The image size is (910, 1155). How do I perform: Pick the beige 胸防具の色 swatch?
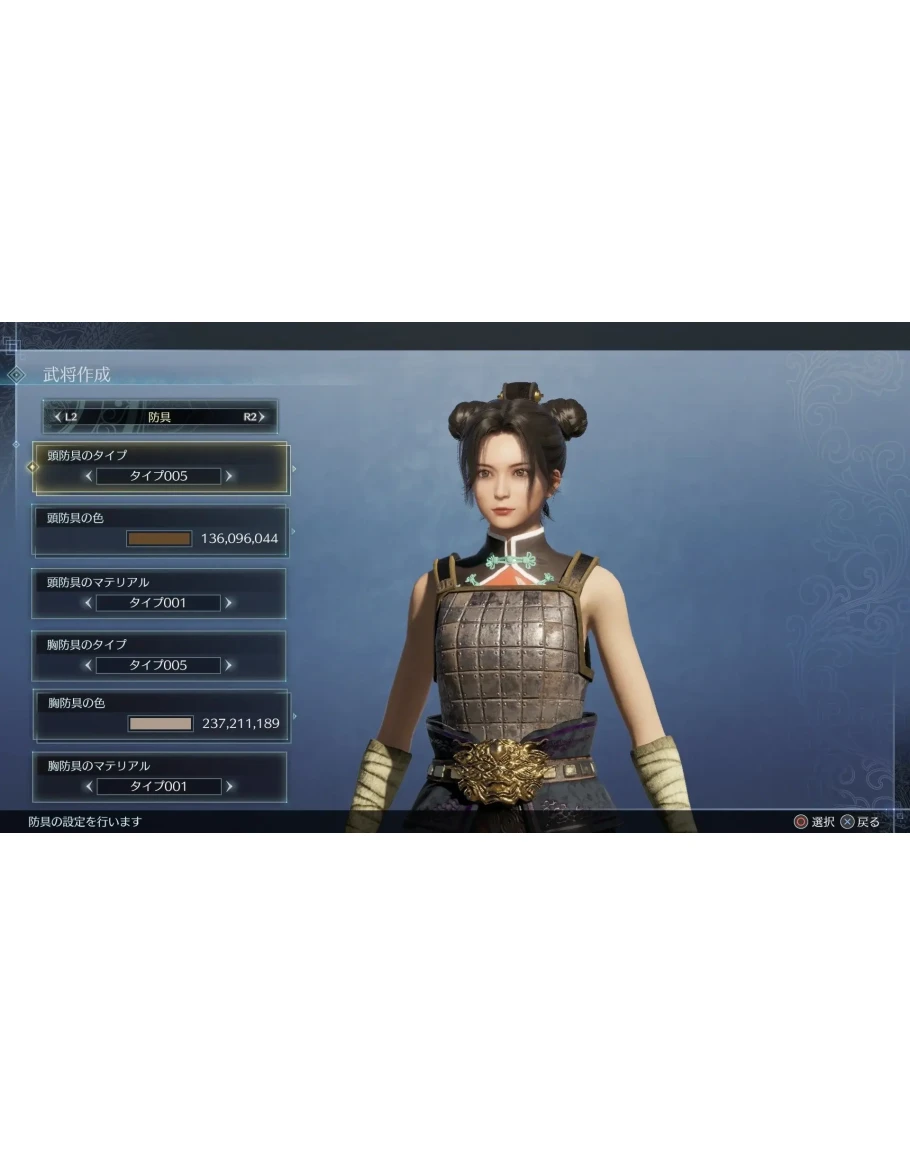point(160,723)
